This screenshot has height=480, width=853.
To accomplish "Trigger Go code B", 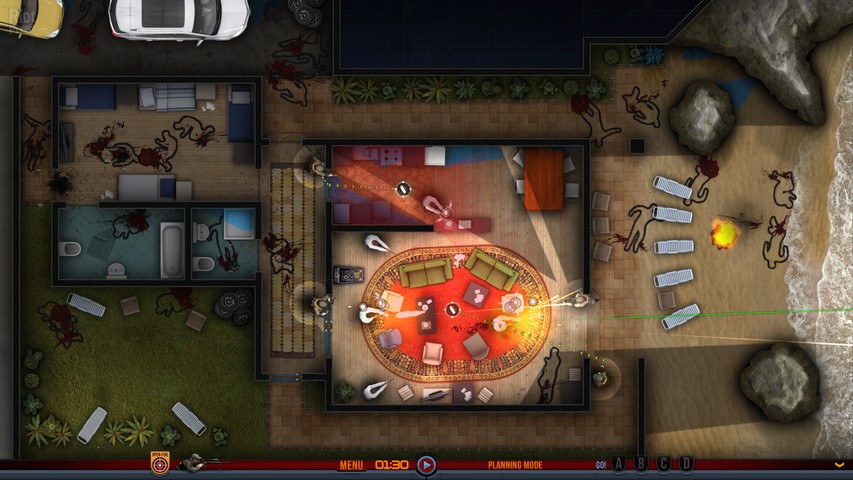I will pyautogui.click(x=640, y=464).
